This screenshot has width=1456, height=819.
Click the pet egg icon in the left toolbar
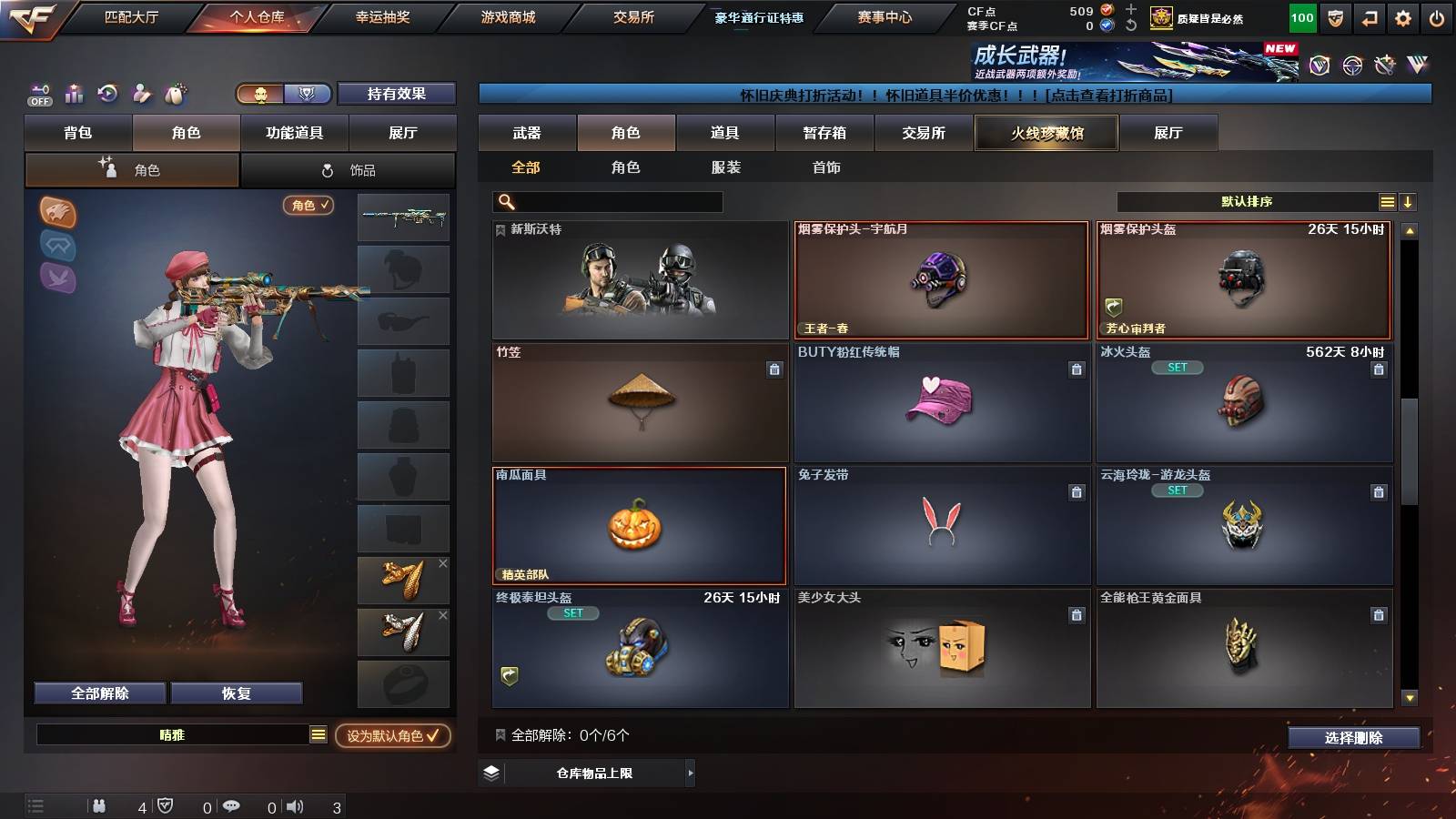pos(174,93)
